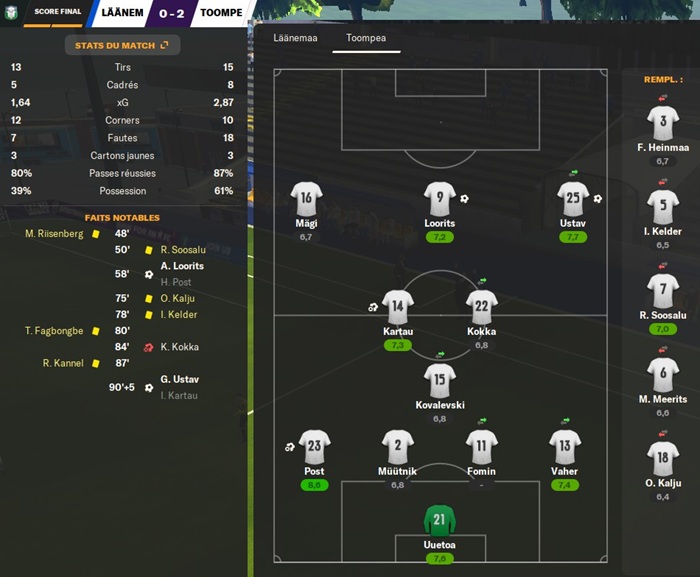700x577 pixels.
Task: Select midfielder Kartau number 14
Action: [x=398, y=308]
